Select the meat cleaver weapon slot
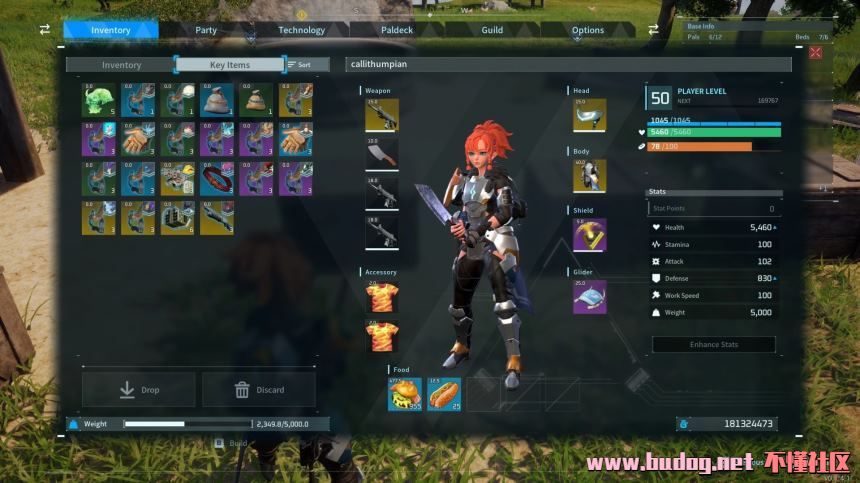The image size is (860, 483). point(382,153)
